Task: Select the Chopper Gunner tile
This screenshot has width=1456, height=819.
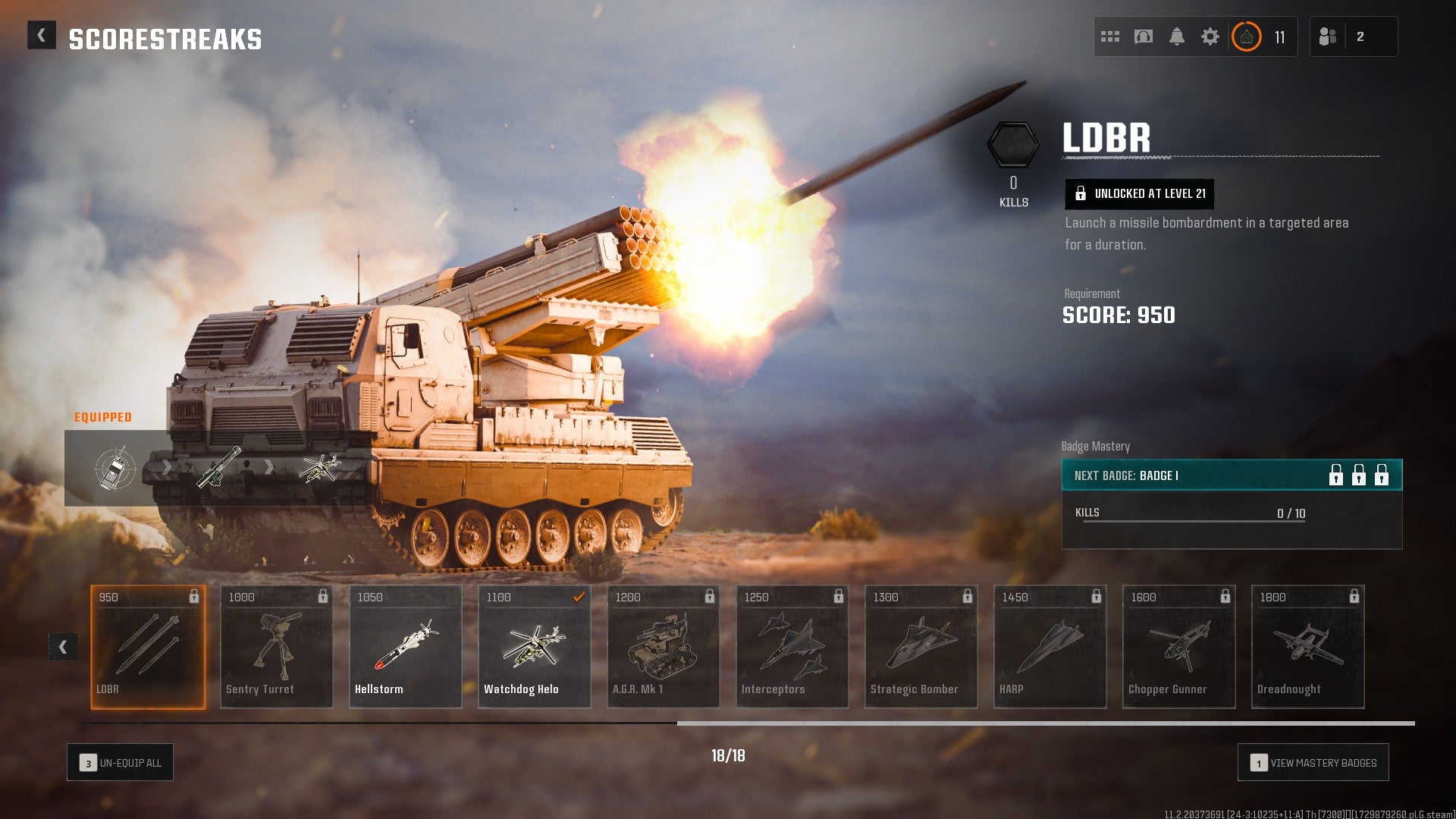Action: tap(1178, 647)
